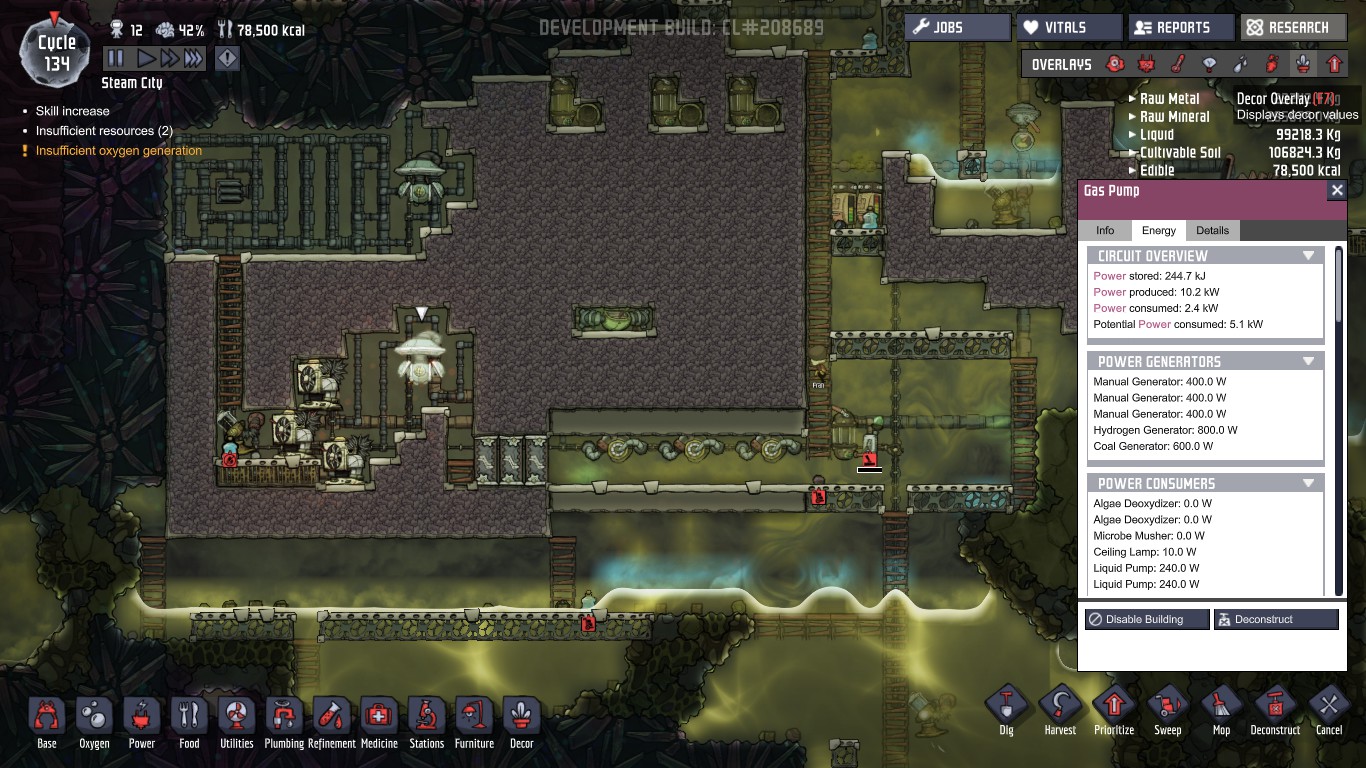This screenshot has height=768, width=1366.
Task: Click the Disable Building button
Action: [1147, 620]
